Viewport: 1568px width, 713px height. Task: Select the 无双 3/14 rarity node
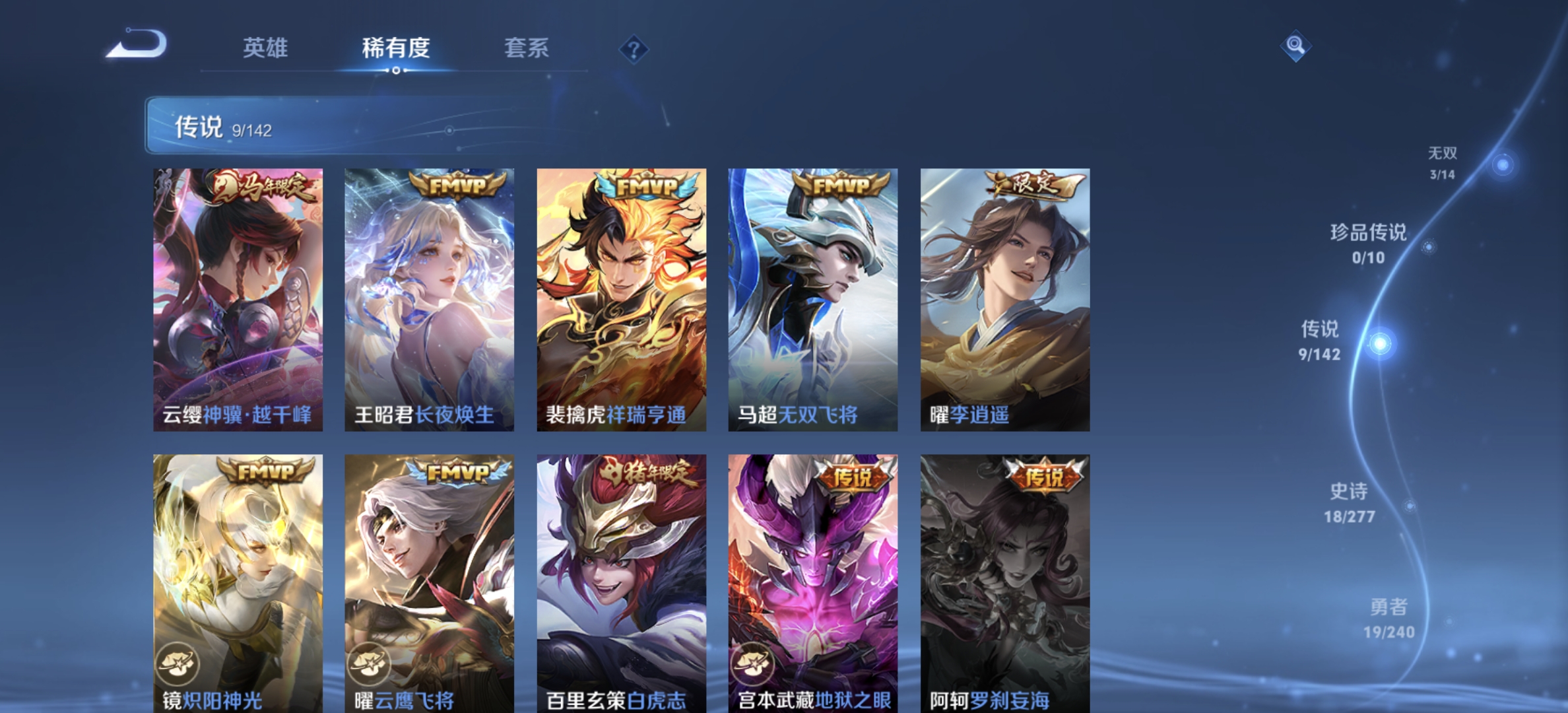click(1441, 162)
